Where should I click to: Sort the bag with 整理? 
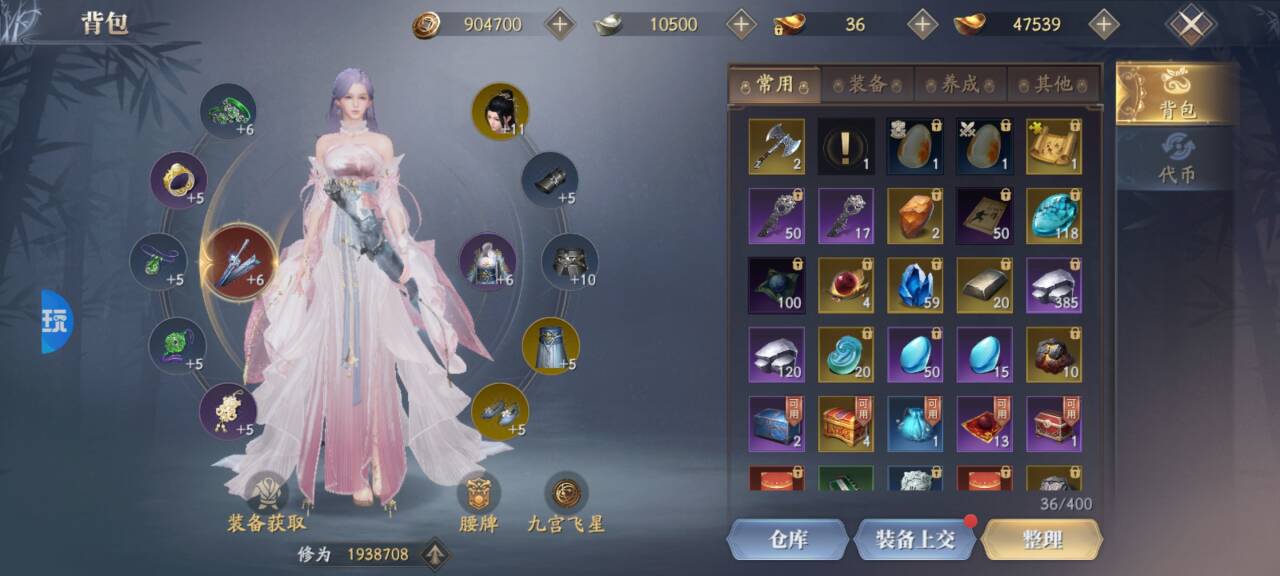coord(1042,540)
